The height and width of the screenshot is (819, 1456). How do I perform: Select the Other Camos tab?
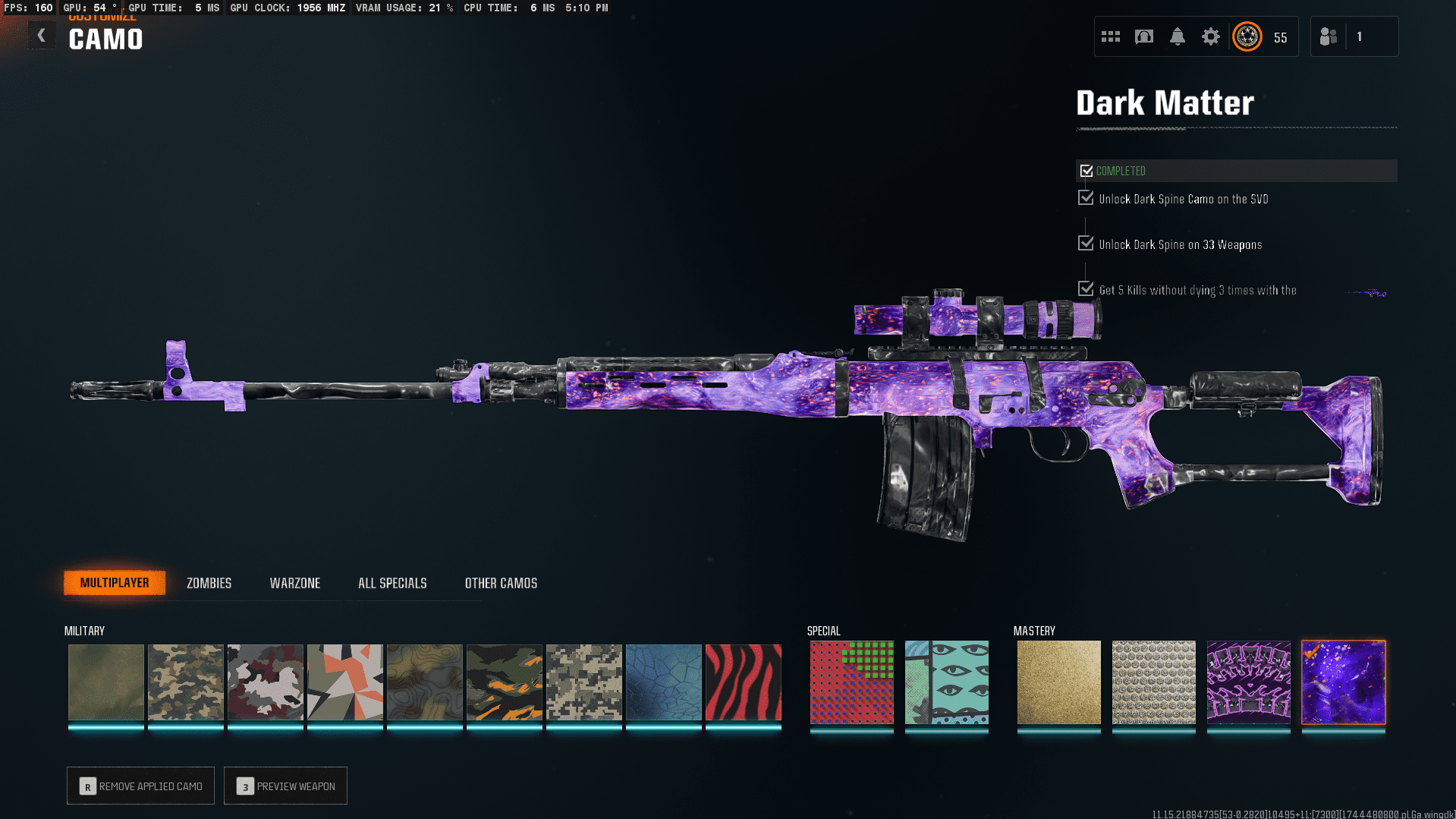(501, 583)
